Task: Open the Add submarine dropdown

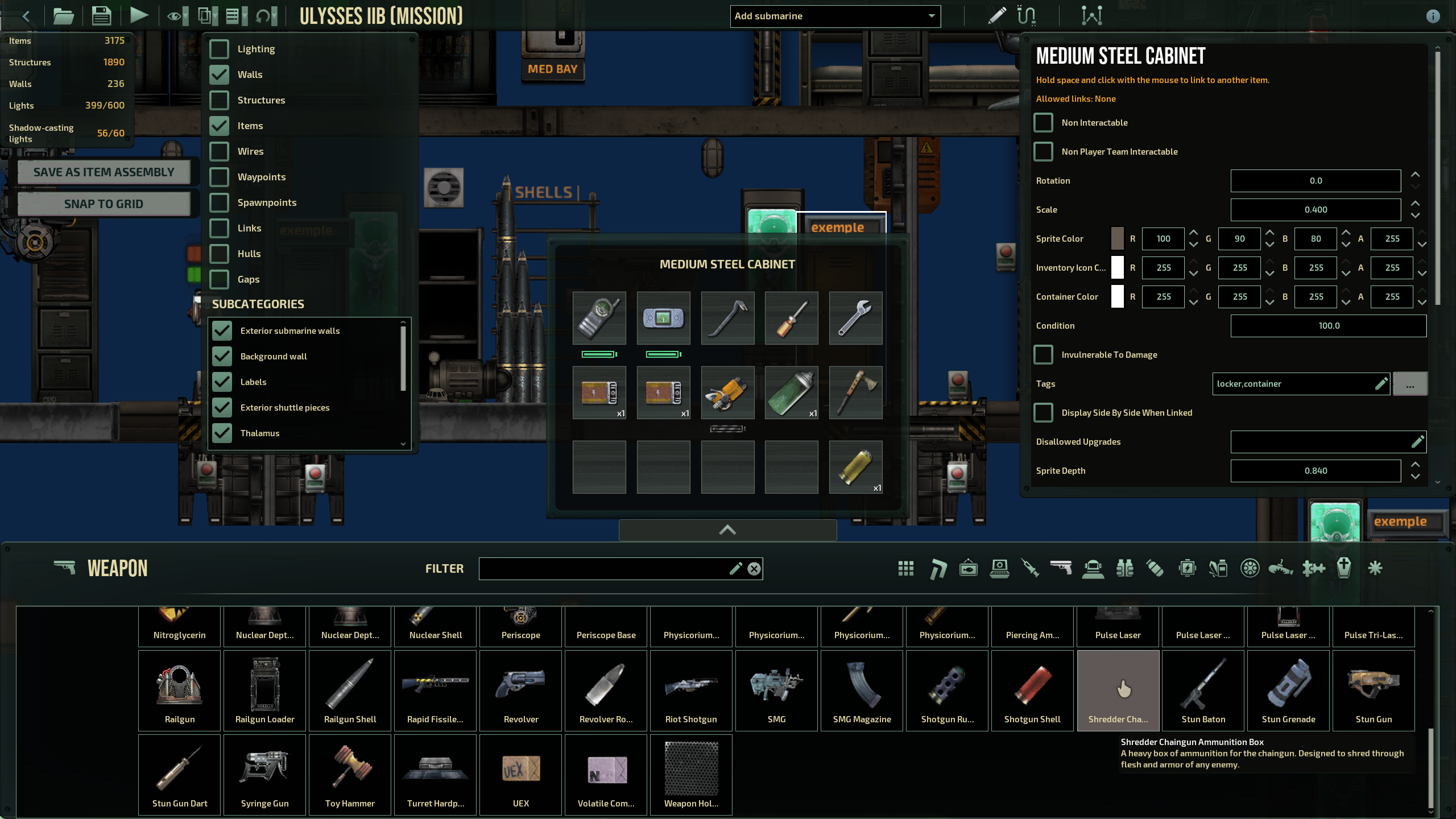Action: (835, 16)
